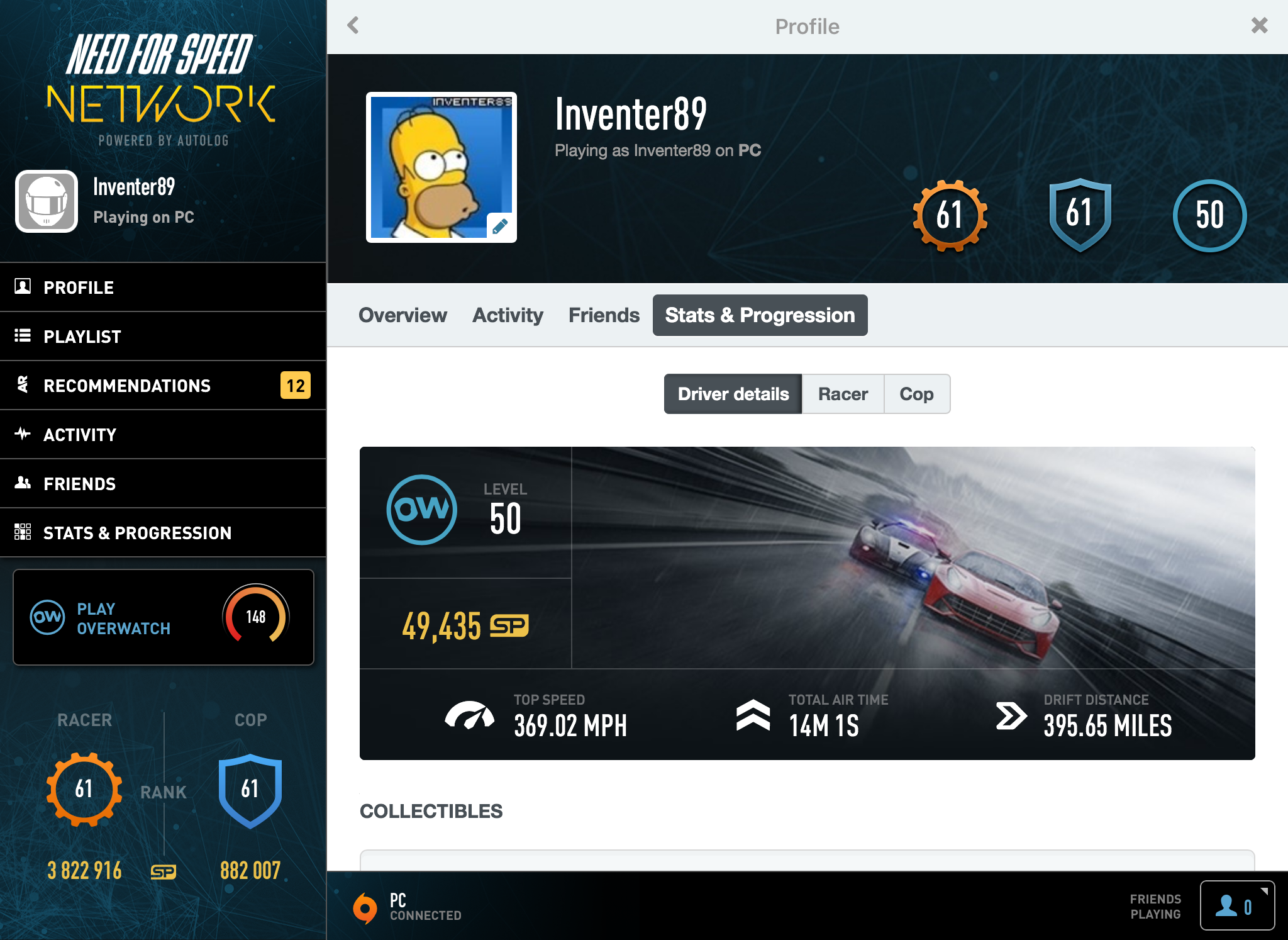
Task: Open Recommendations showing 12 new items
Action: pyautogui.click(x=126, y=385)
